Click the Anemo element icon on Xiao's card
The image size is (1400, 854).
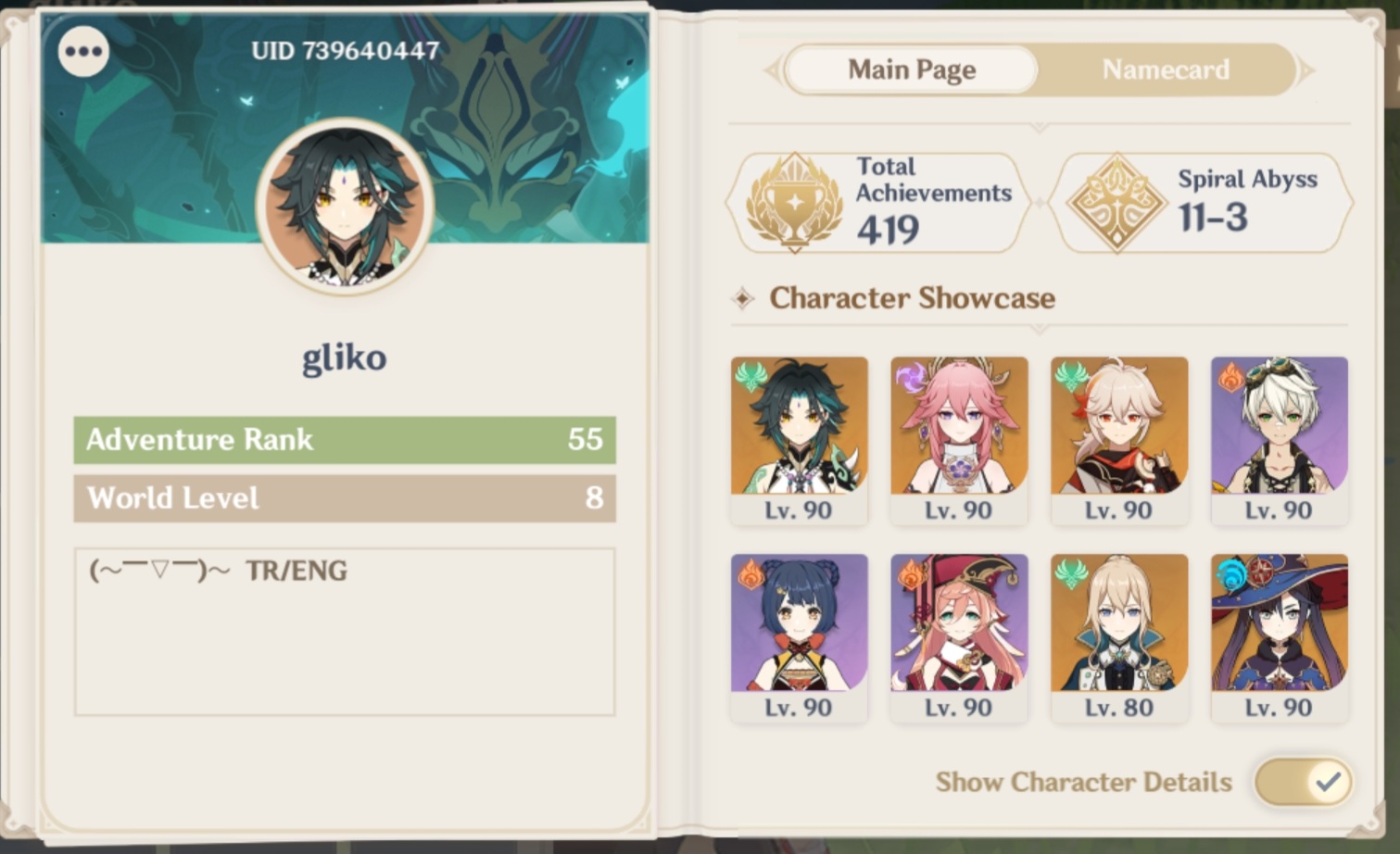pos(750,374)
